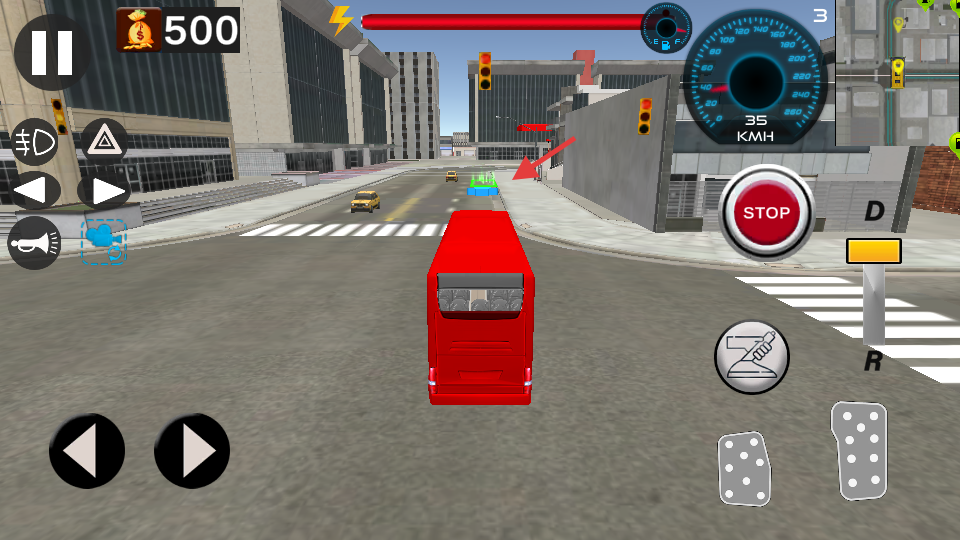
Task: Toggle the headlights icon
Action: point(34,143)
